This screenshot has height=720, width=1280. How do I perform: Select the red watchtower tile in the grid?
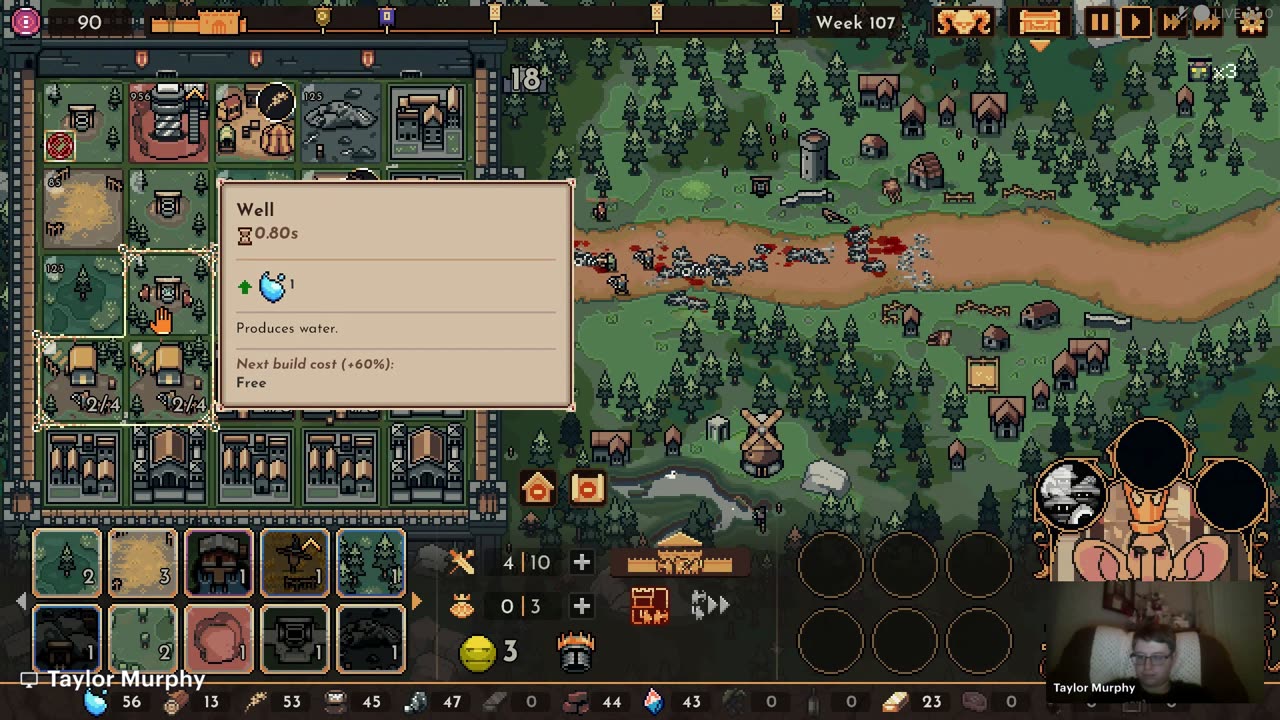(x=168, y=124)
